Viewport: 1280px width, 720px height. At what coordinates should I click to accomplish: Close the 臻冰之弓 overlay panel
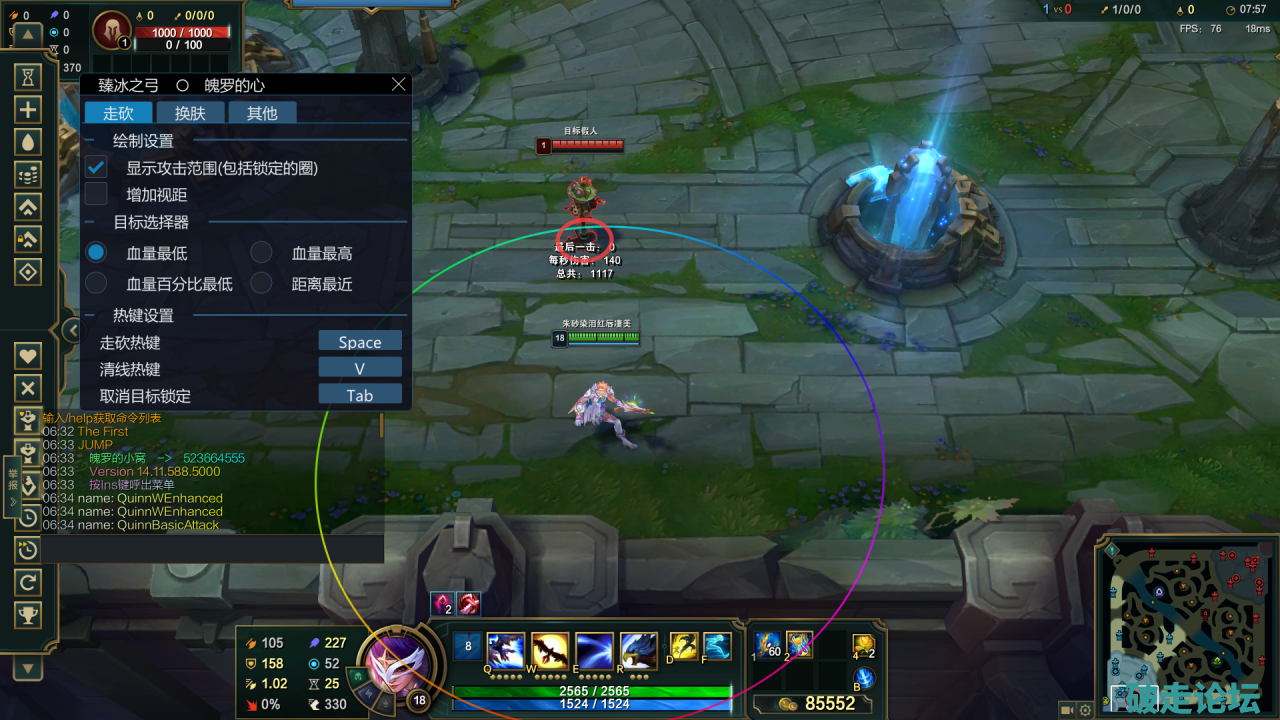(398, 85)
